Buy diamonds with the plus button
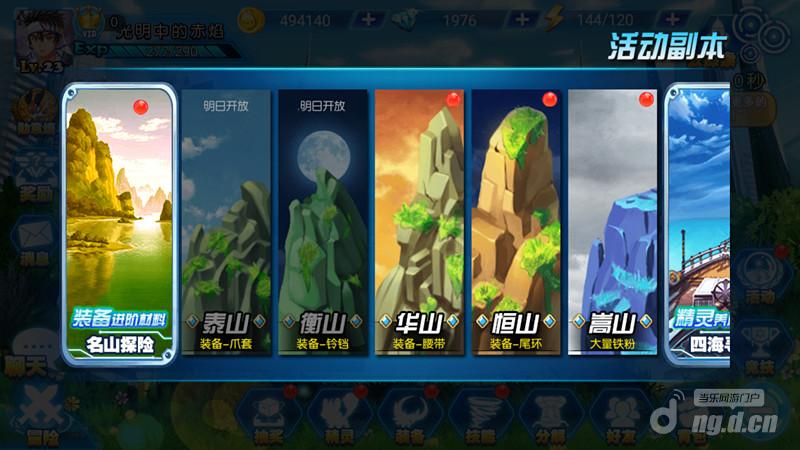Screen dimensions: 800x450 522,20
